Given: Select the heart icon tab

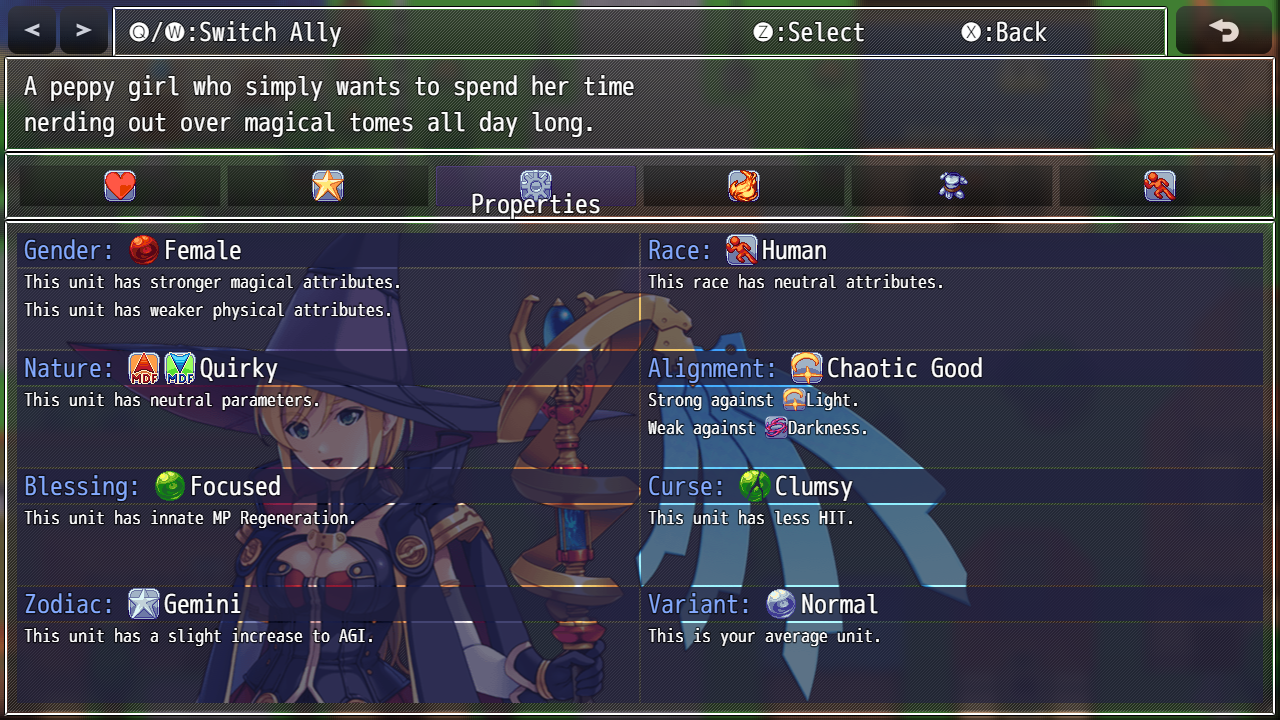Looking at the screenshot, I should (119, 185).
